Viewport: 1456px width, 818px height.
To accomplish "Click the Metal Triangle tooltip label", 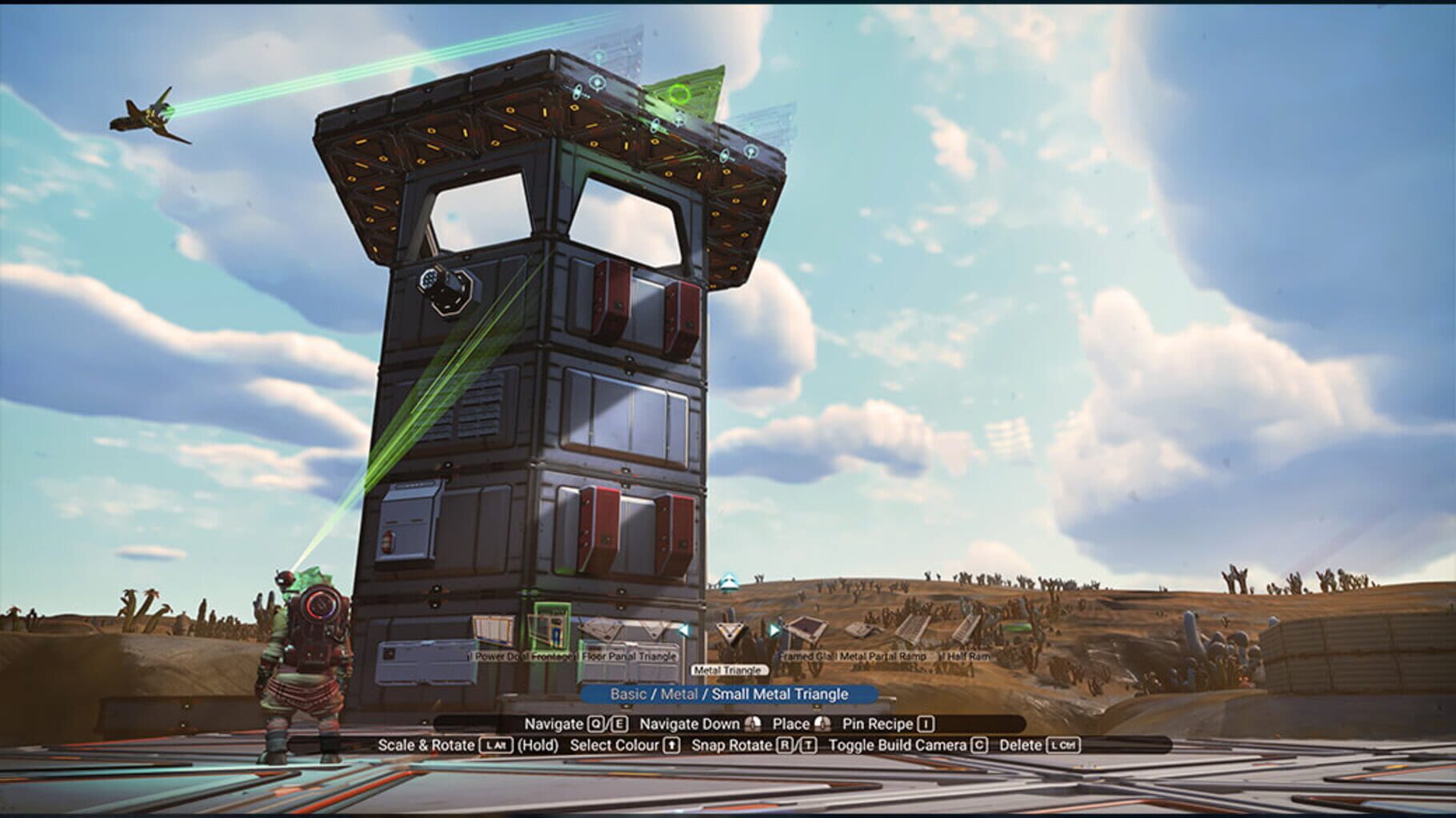I will click(x=730, y=670).
